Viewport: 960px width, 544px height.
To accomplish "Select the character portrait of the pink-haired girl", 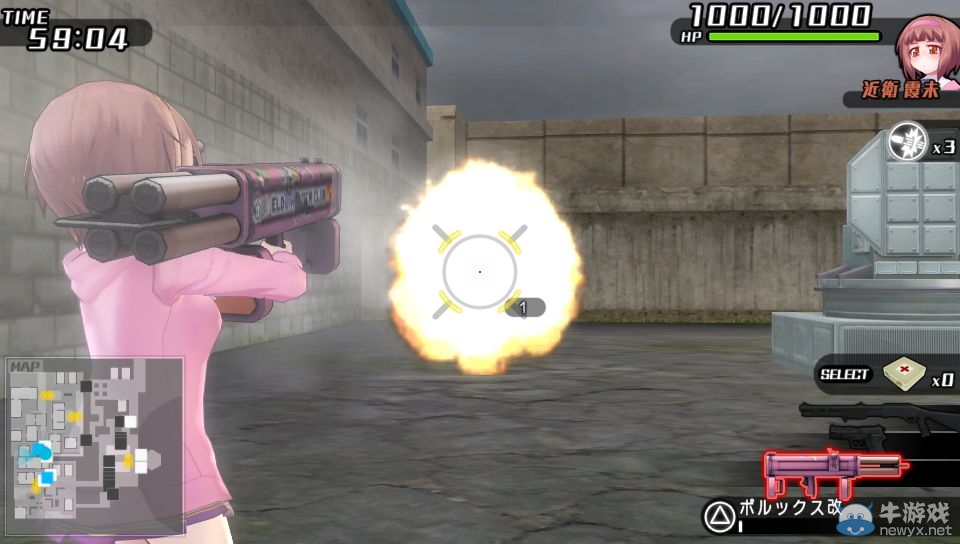I will [926, 52].
